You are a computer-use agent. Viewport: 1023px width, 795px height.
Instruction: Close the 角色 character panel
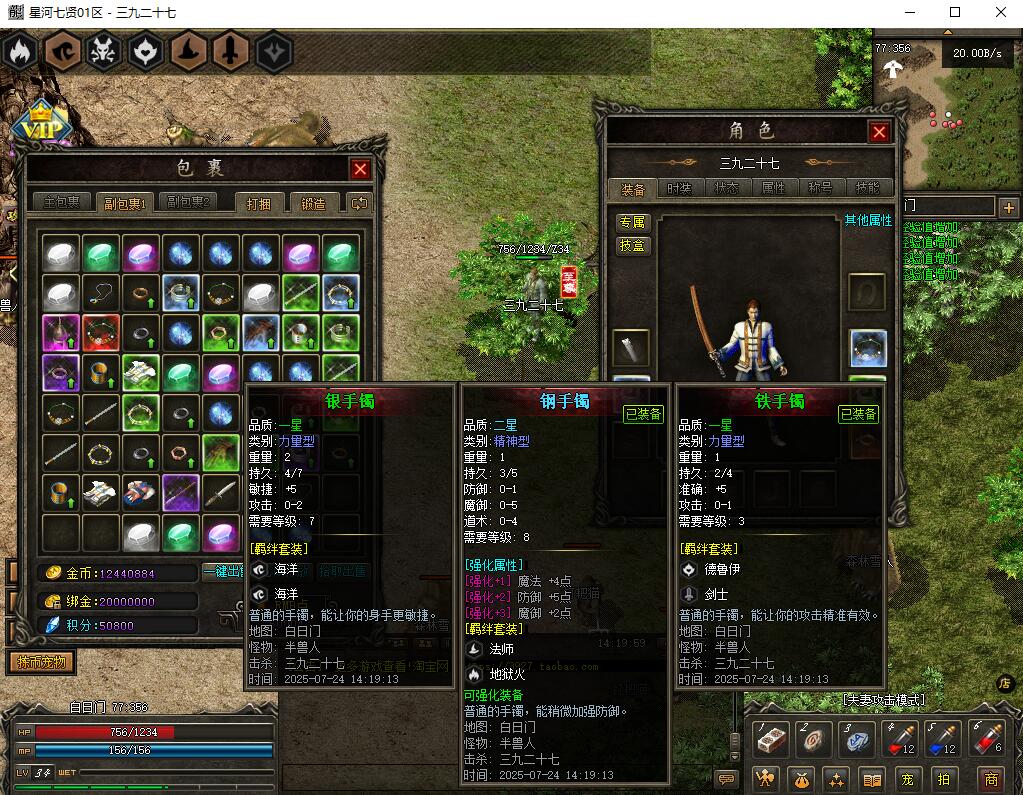coord(879,132)
